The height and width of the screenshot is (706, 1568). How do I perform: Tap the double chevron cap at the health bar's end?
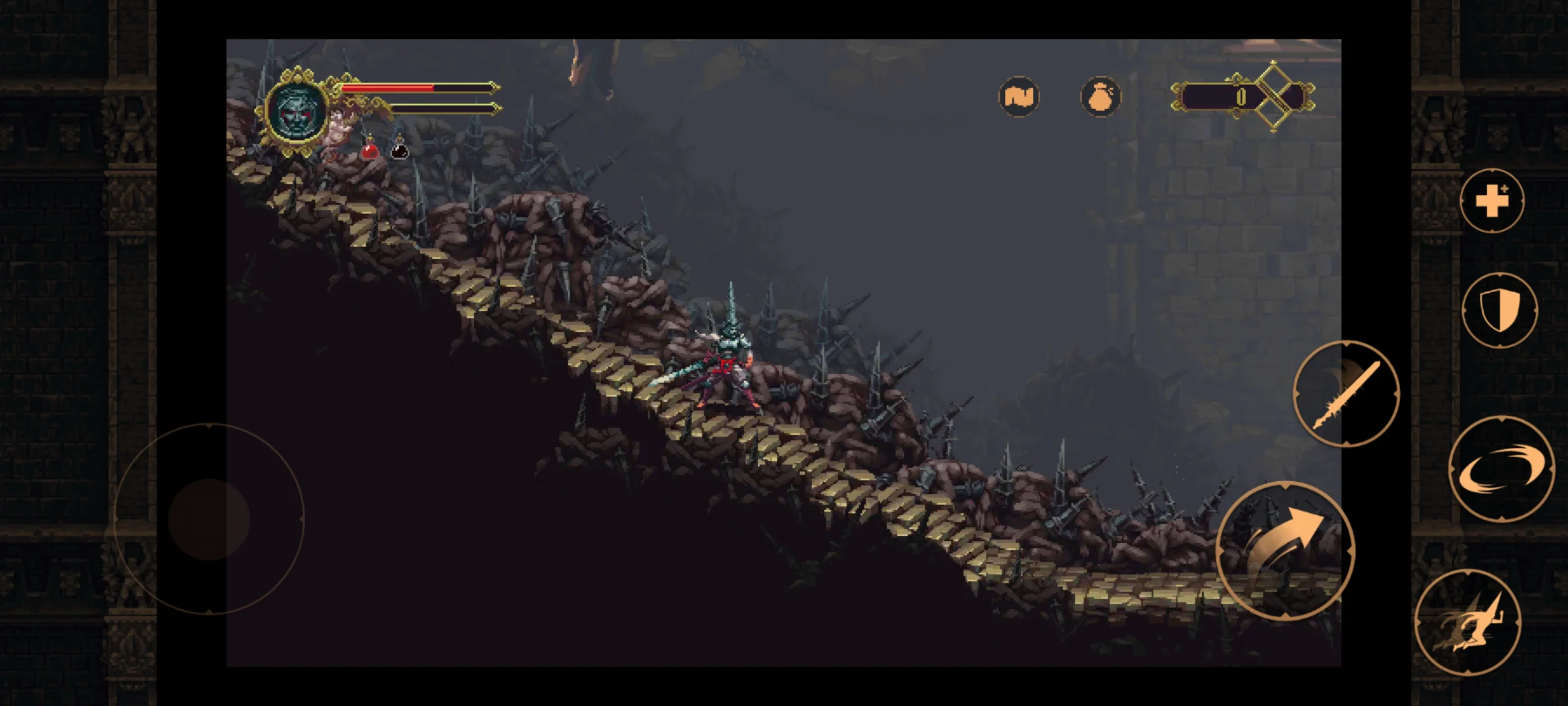pyautogui.click(x=495, y=86)
